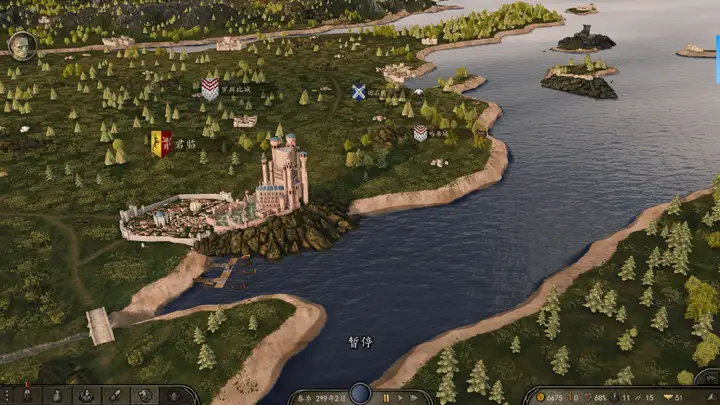Resume time at normal speed
720x405 pixels.
pos(401,398)
